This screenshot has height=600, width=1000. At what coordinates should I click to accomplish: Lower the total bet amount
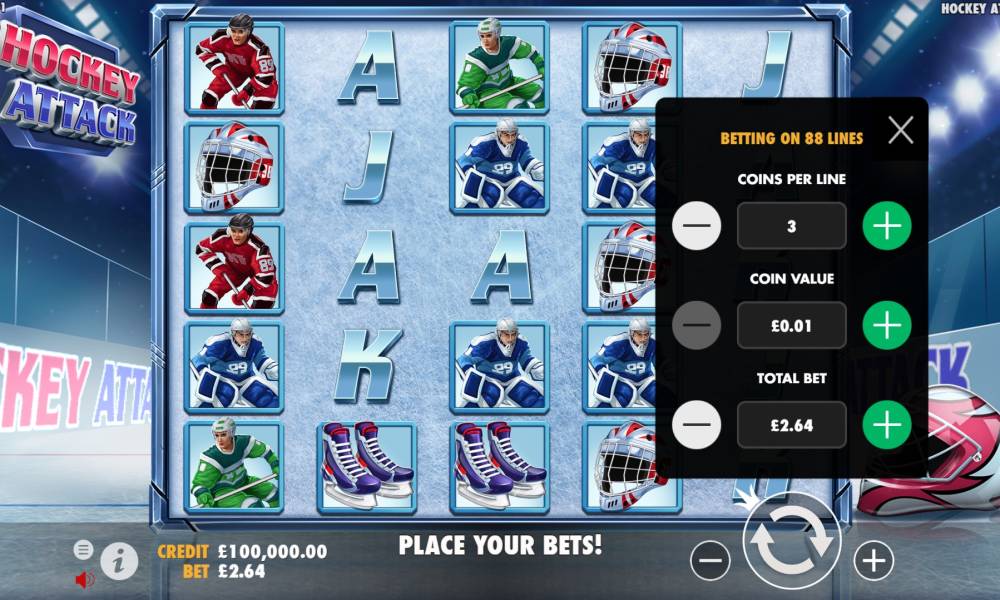[x=697, y=425]
